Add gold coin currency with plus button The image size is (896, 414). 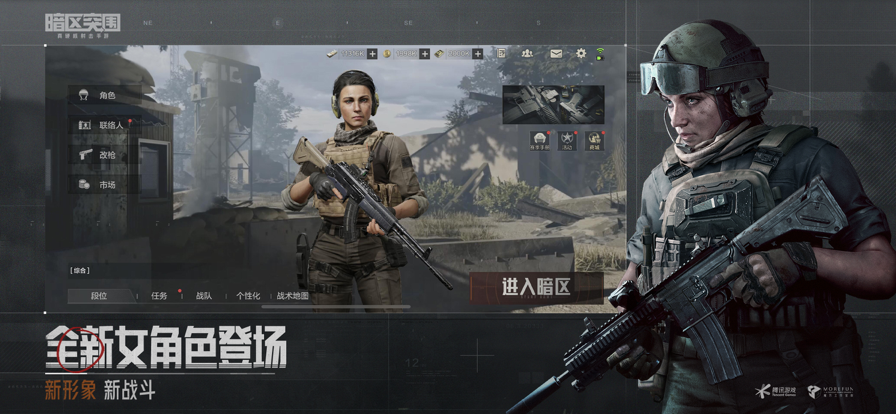click(424, 53)
